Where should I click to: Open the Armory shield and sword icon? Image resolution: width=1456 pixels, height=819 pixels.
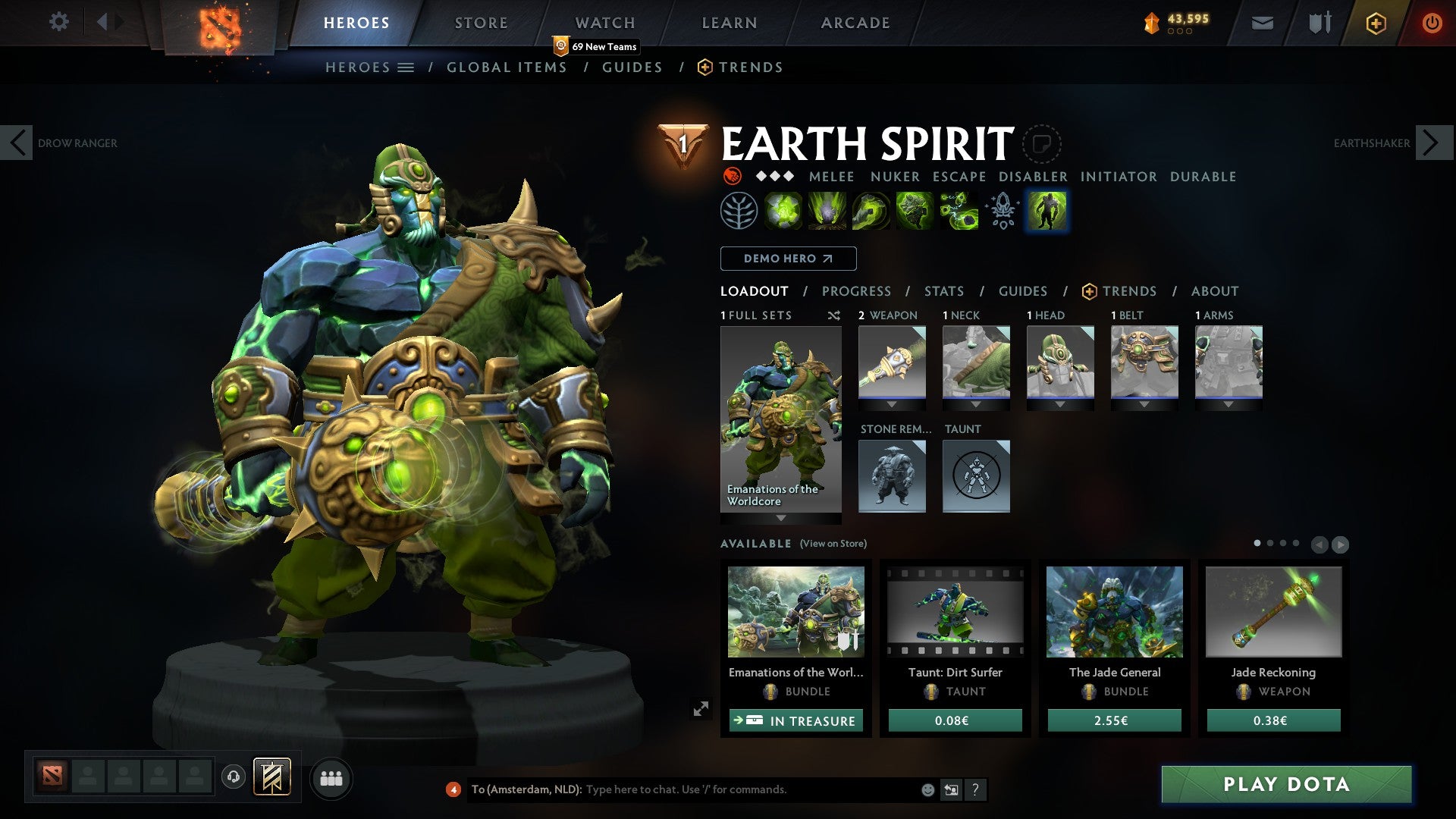pos(1319,23)
